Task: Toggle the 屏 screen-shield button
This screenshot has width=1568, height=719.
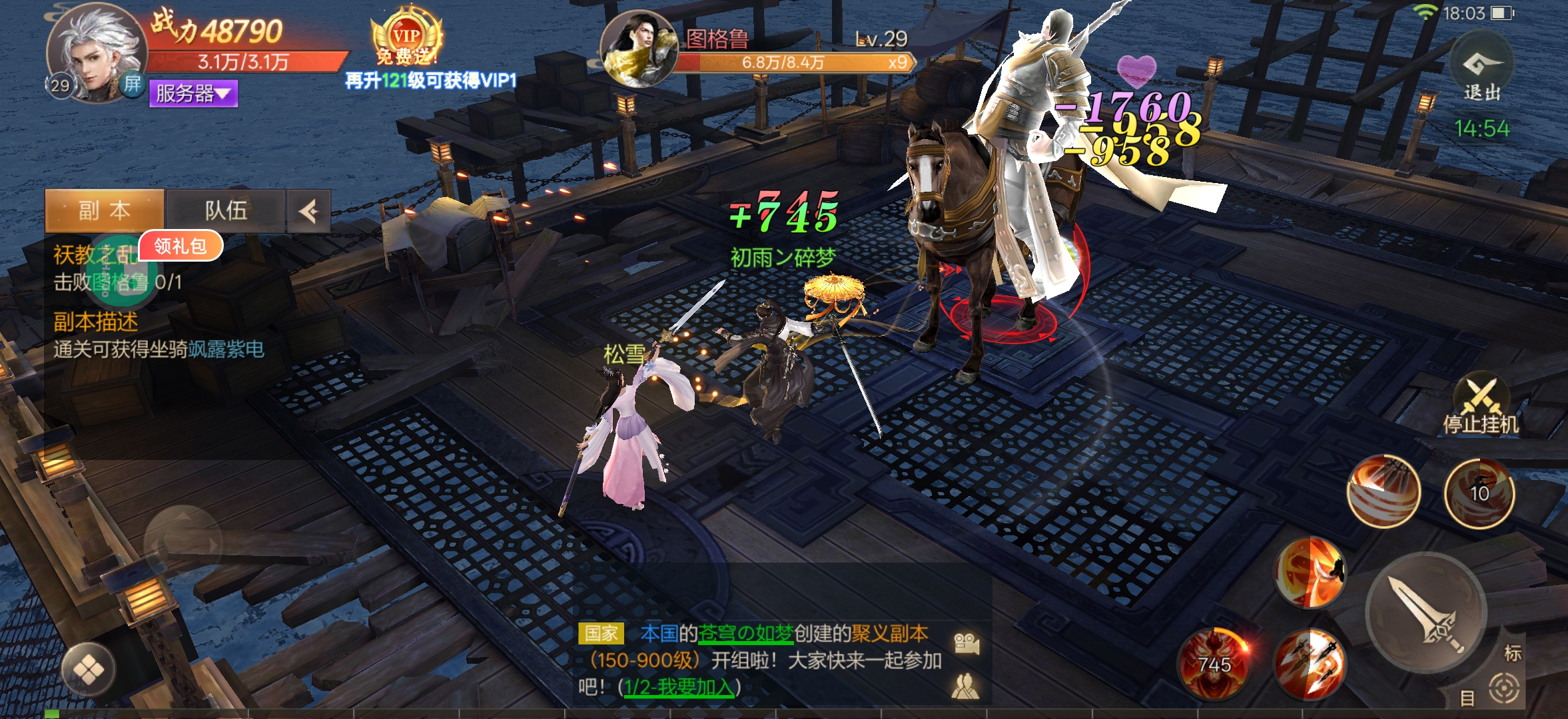Action: tap(133, 84)
